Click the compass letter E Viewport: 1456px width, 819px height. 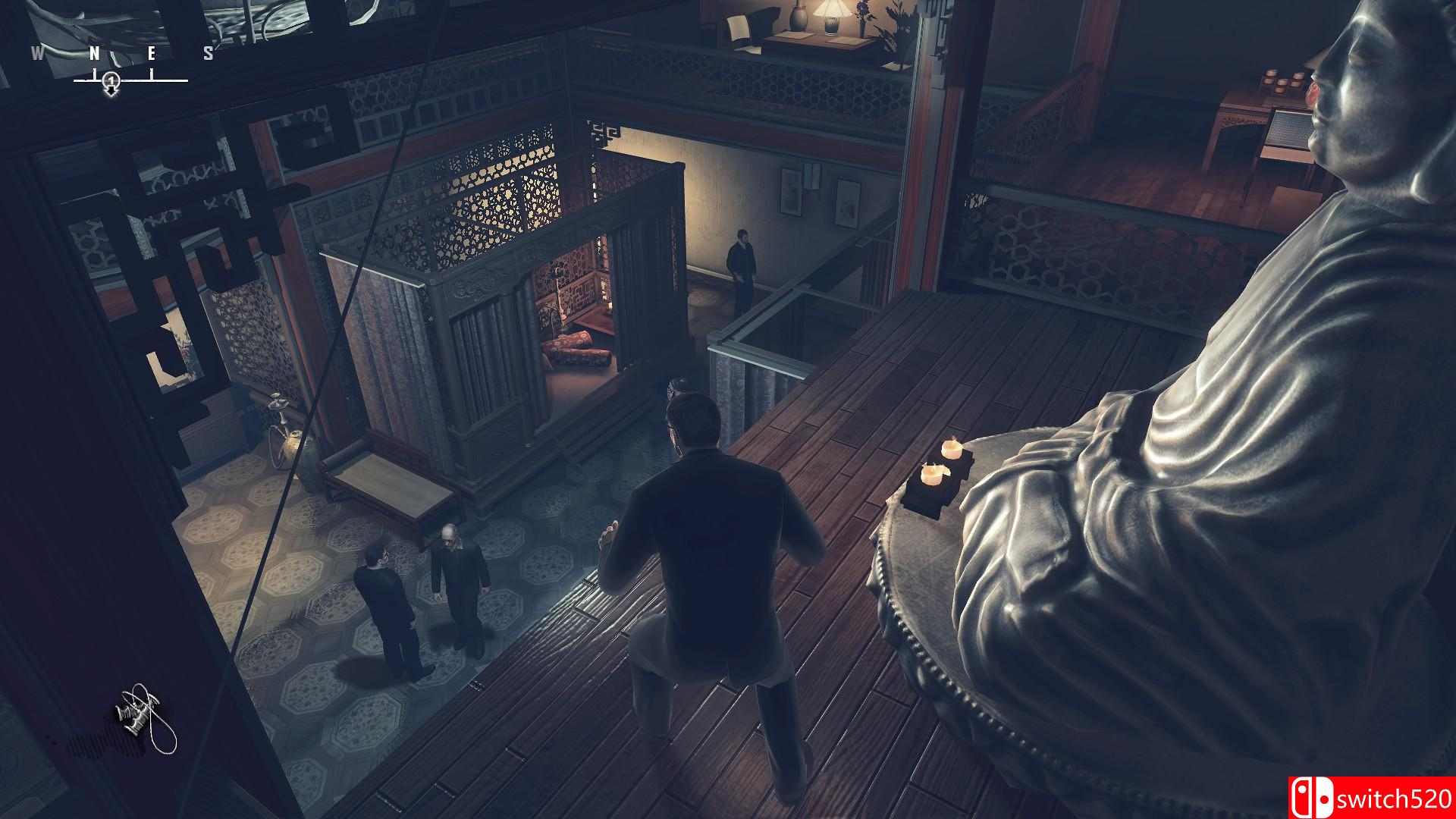pos(152,53)
